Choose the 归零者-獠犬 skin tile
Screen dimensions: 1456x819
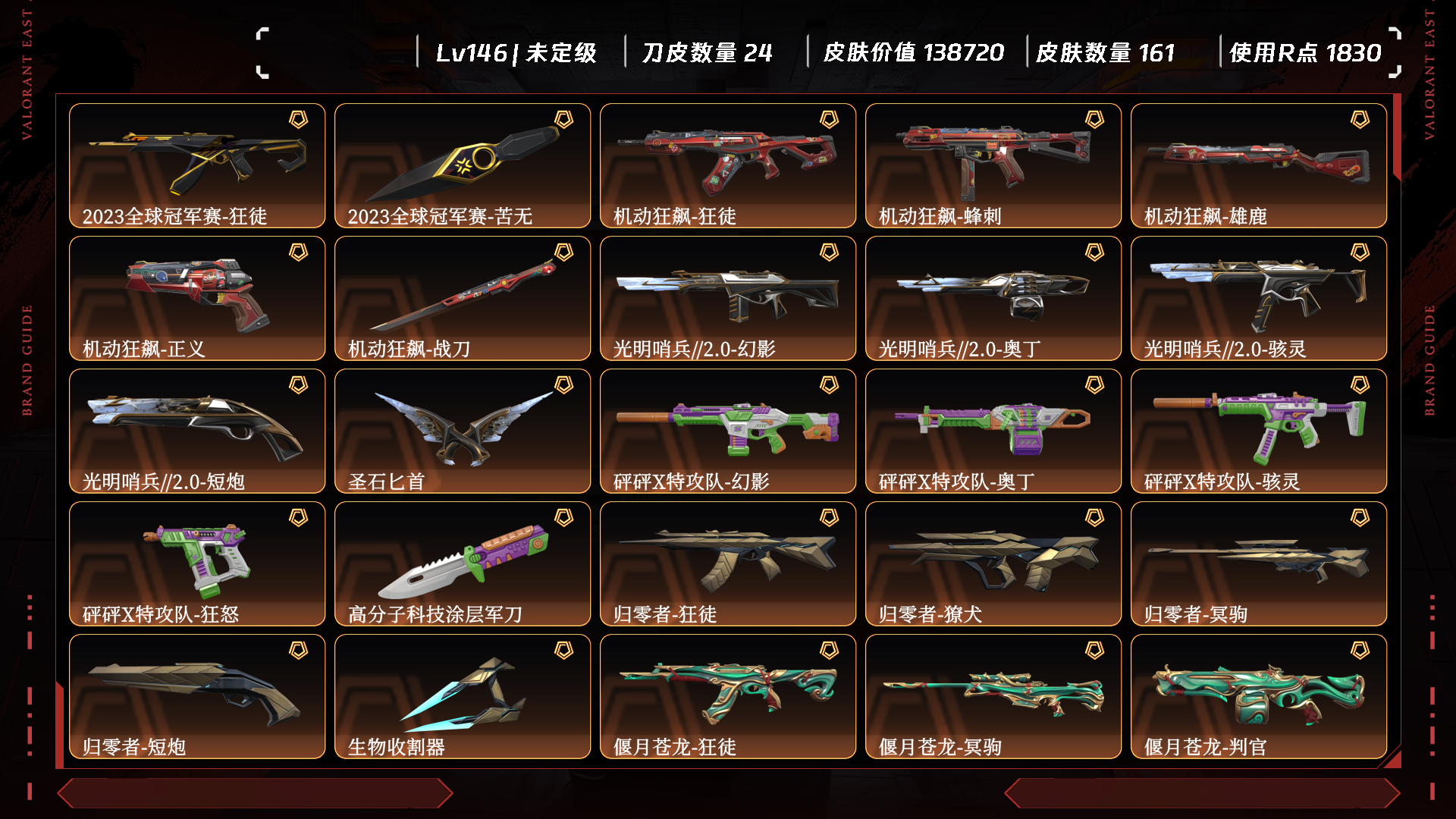993,563
